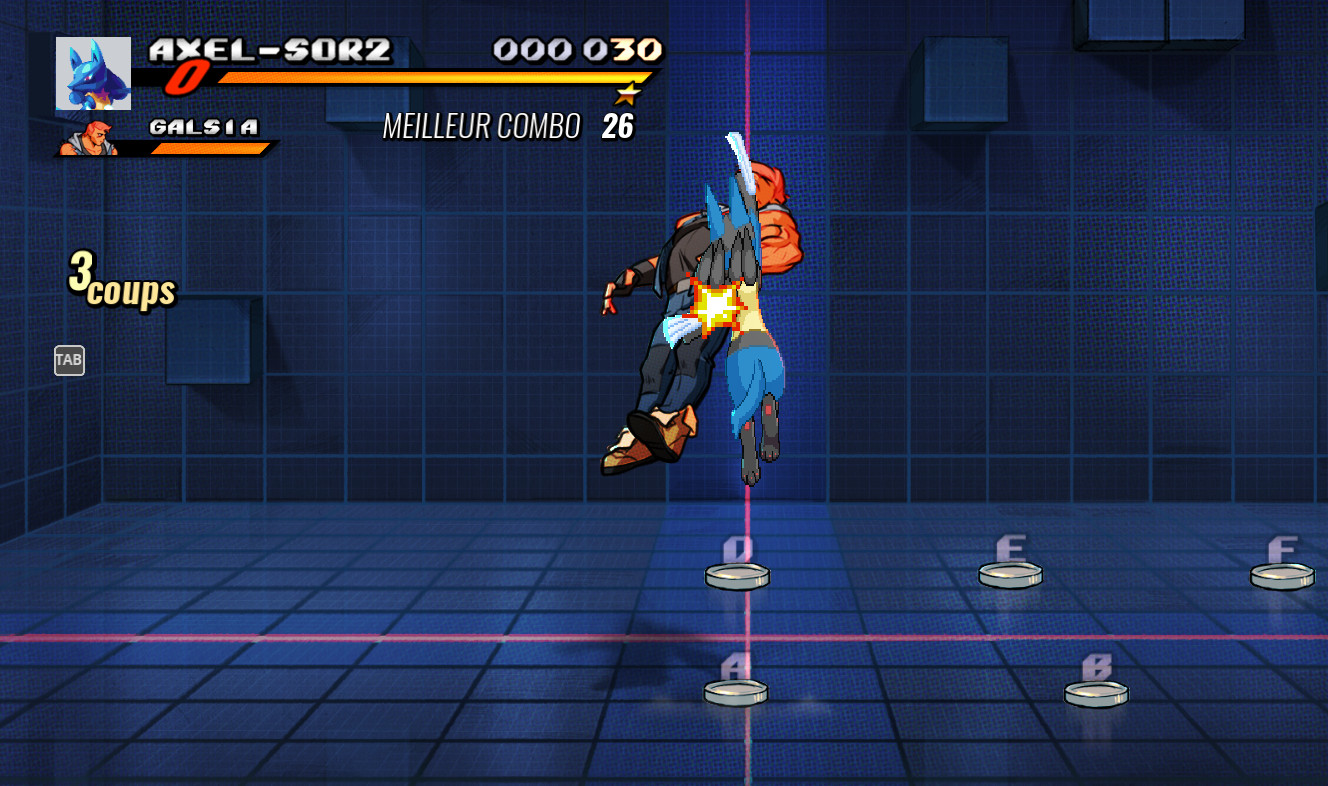
Task: Click the Lucario character portrait icon
Action: [x=91, y=72]
